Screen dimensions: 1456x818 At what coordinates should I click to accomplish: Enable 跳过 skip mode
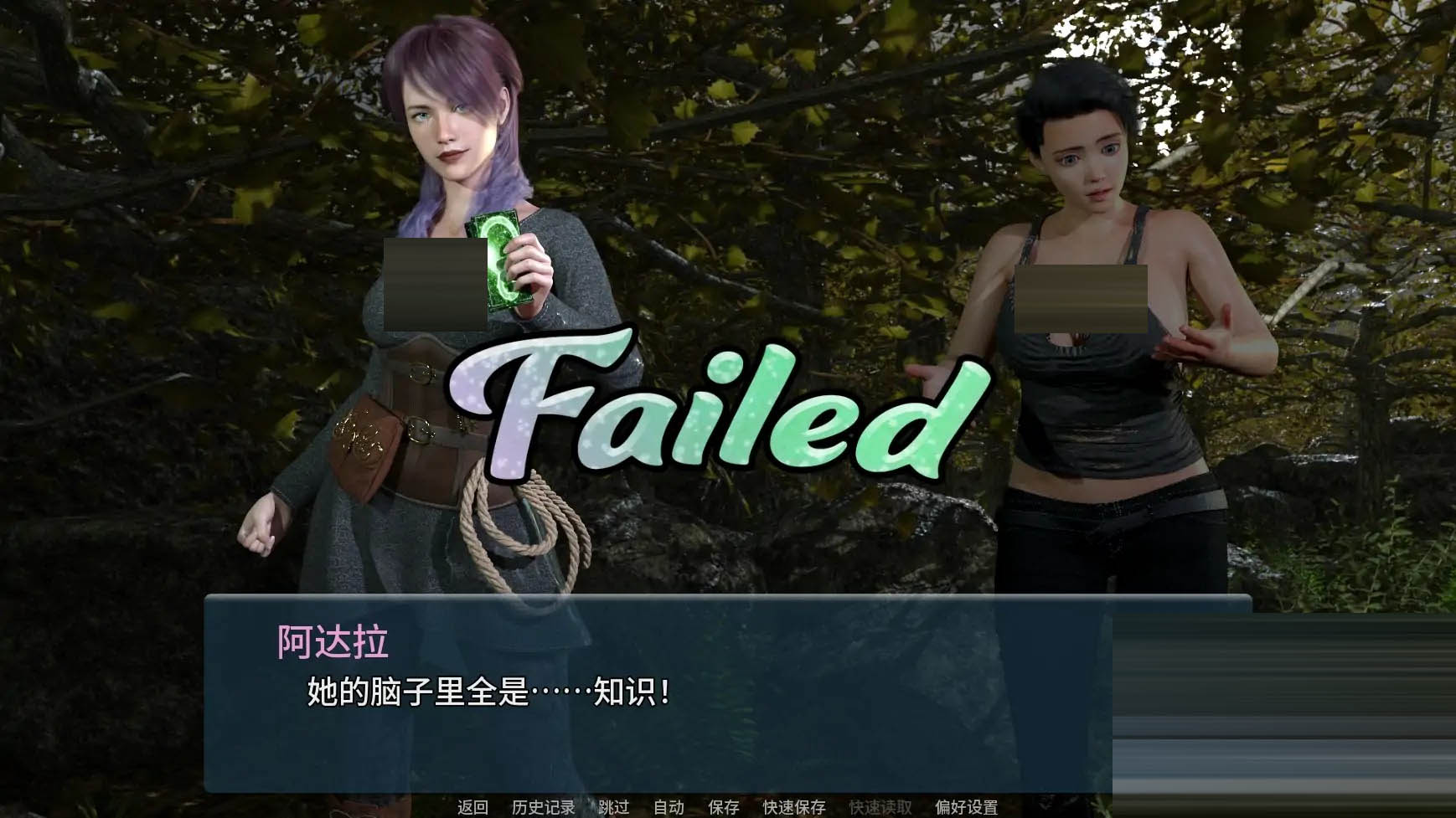pos(613,806)
